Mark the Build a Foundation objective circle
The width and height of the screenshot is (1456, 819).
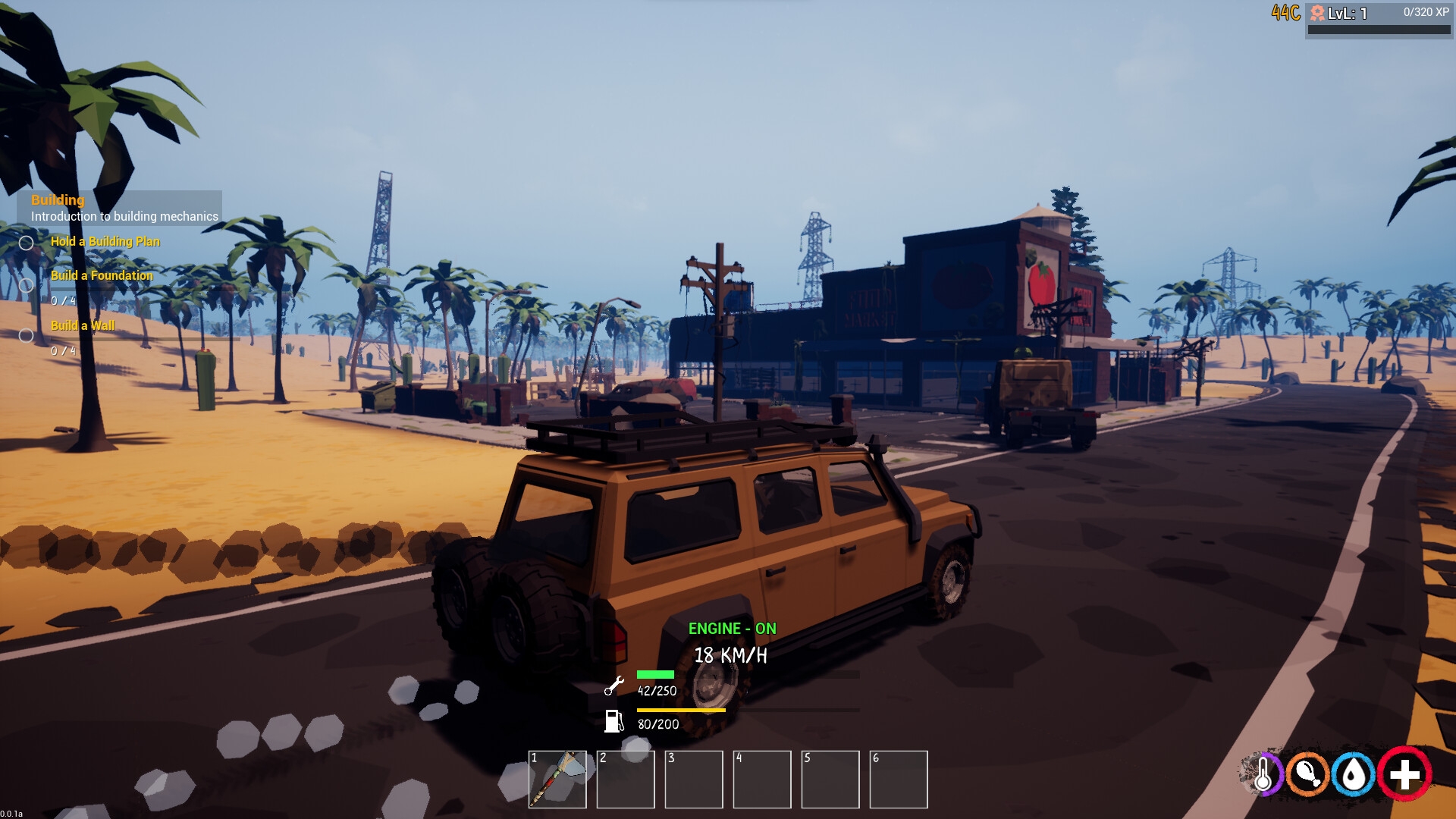click(27, 284)
